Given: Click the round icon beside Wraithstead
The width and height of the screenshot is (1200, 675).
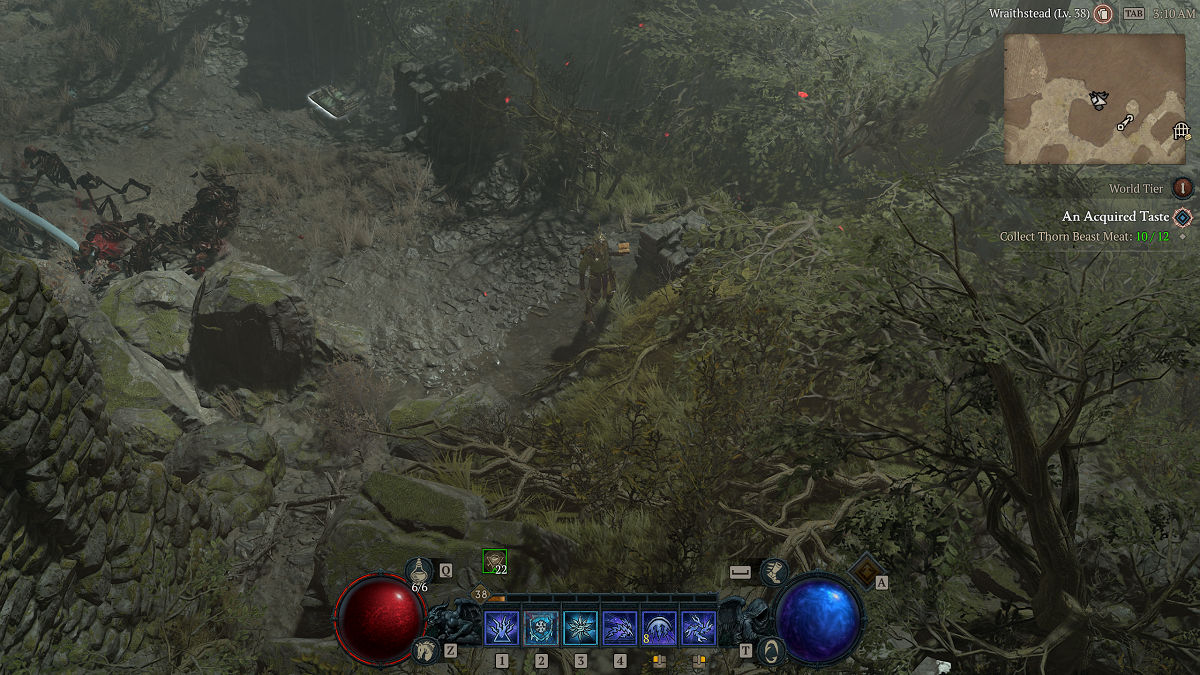Looking at the screenshot, I should click(1103, 14).
